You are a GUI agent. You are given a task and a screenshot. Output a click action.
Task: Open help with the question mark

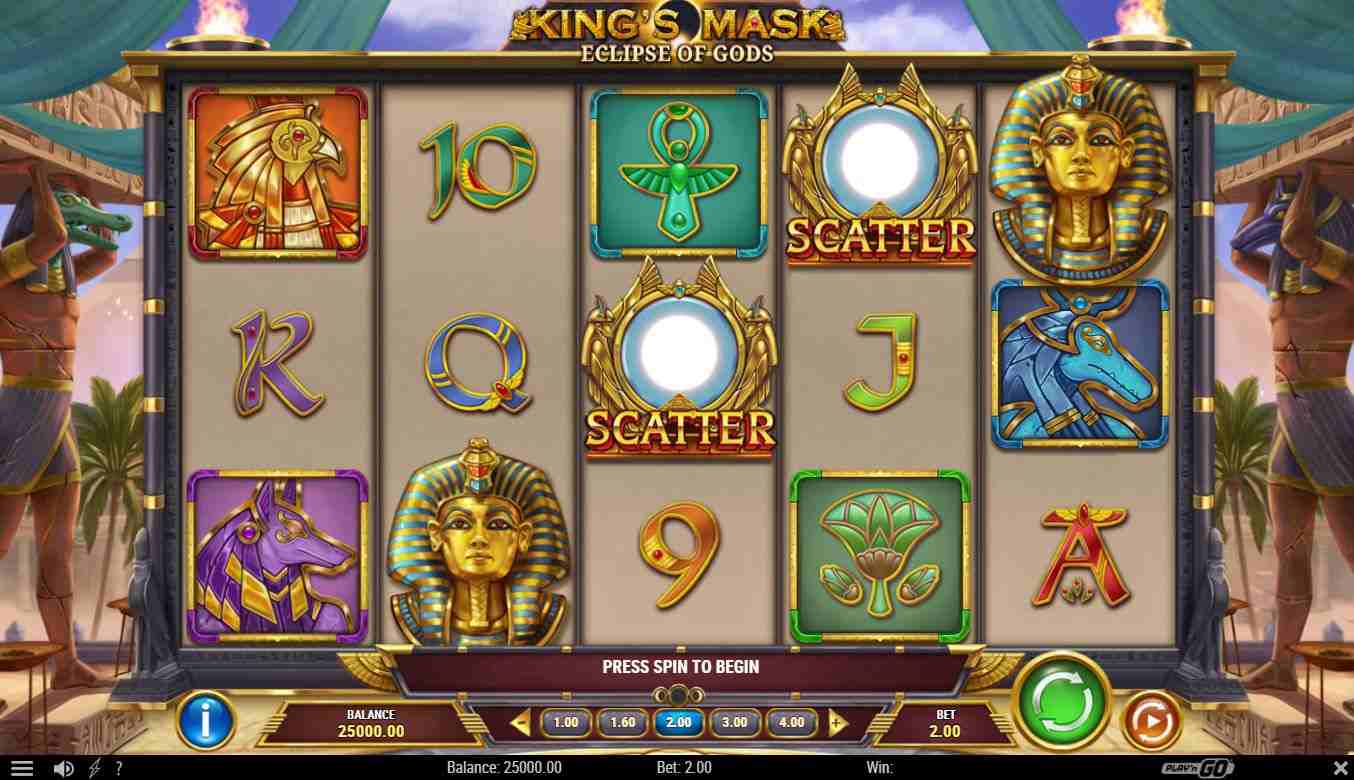(118, 768)
